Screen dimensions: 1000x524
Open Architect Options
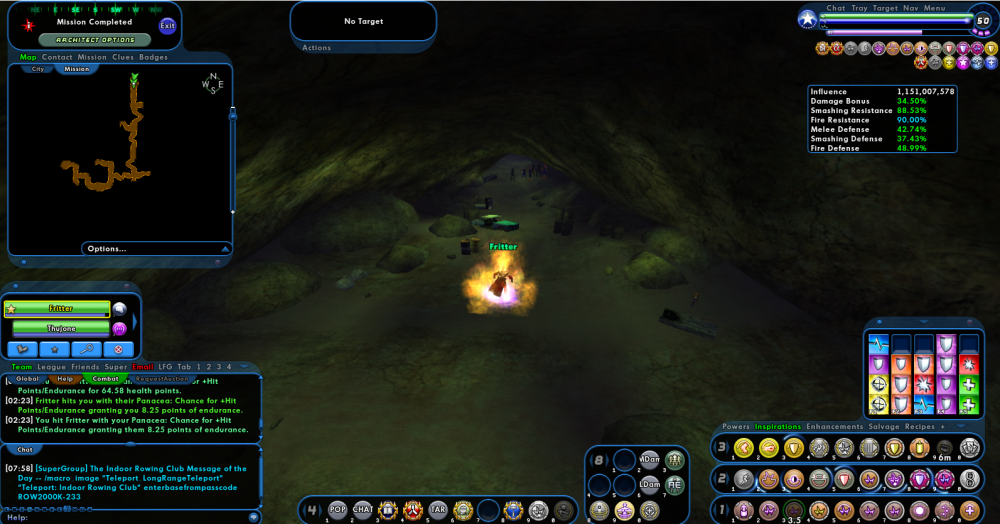(95, 40)
